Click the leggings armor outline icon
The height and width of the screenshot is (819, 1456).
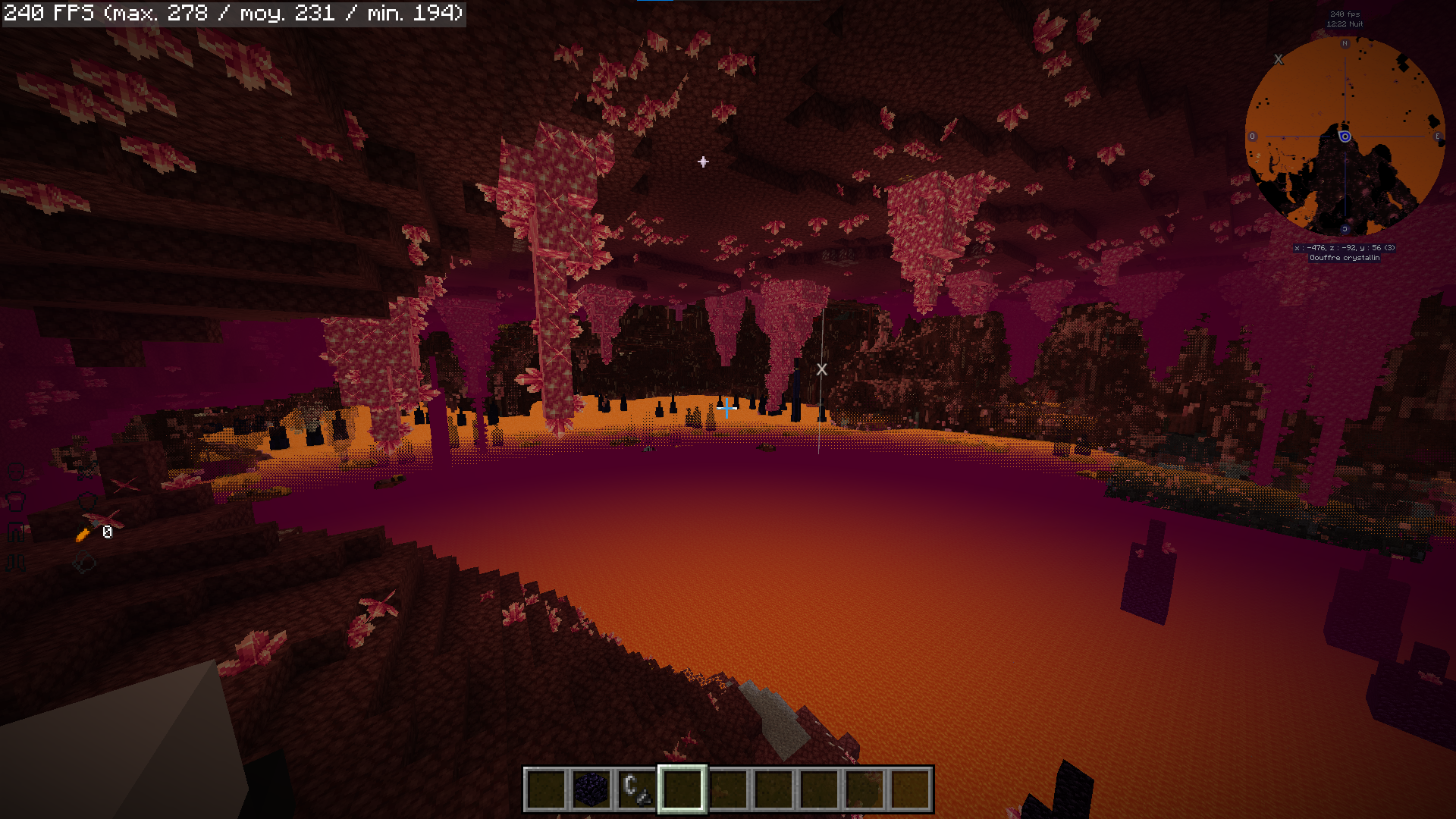pos(16,532)
